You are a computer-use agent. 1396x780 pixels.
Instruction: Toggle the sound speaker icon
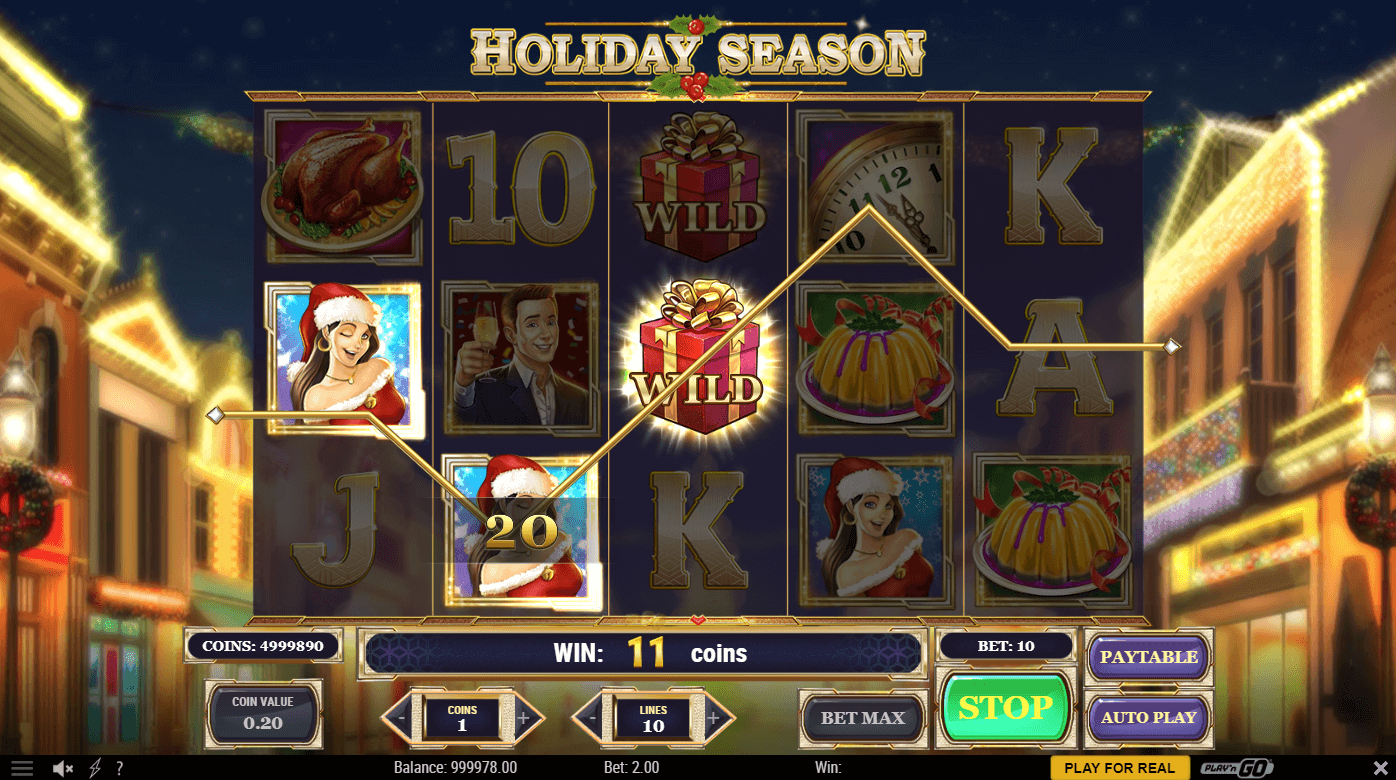coord(63,768)
